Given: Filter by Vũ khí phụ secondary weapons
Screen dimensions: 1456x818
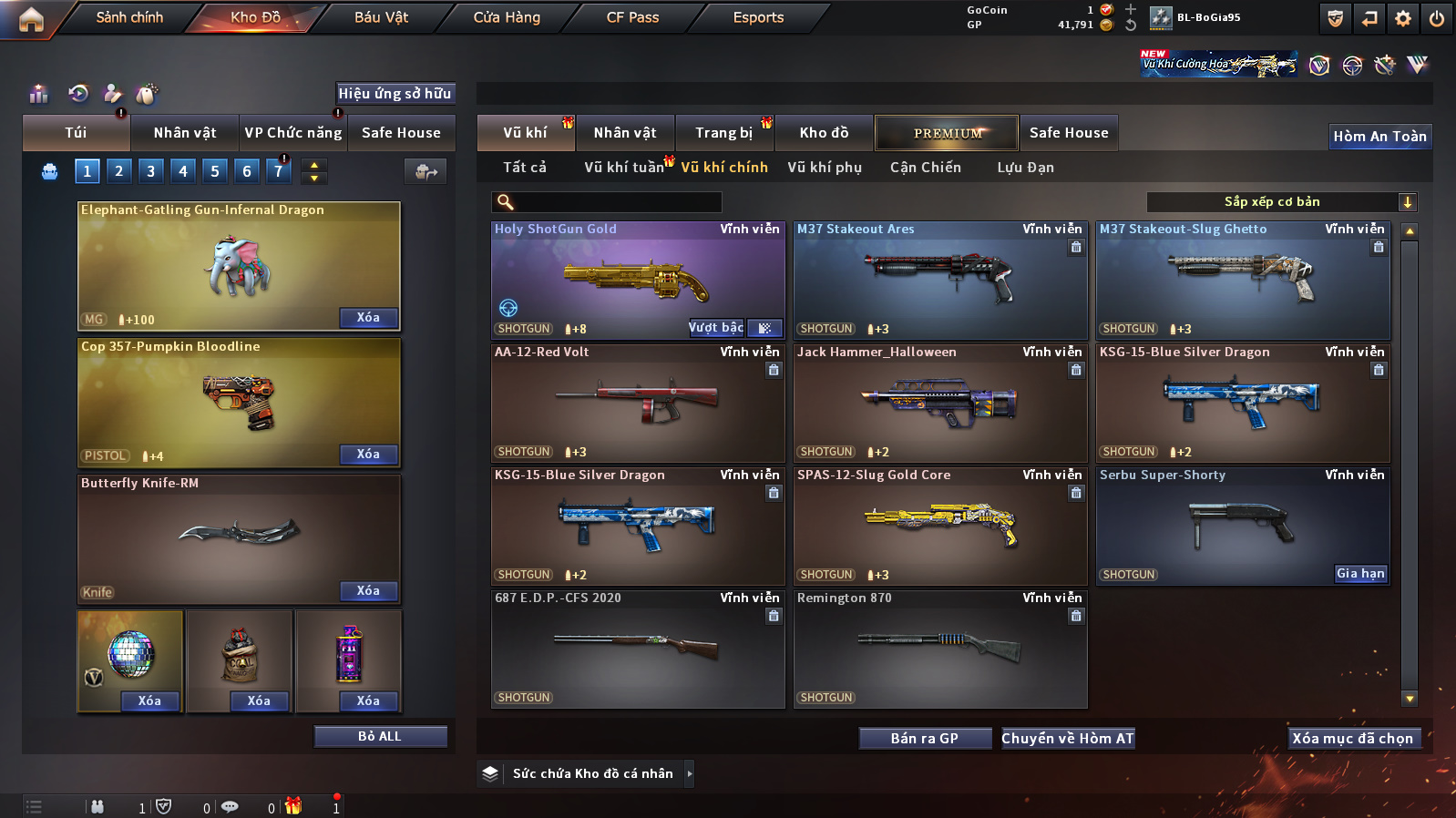Looking at the screenshot, I should (825, 168).
